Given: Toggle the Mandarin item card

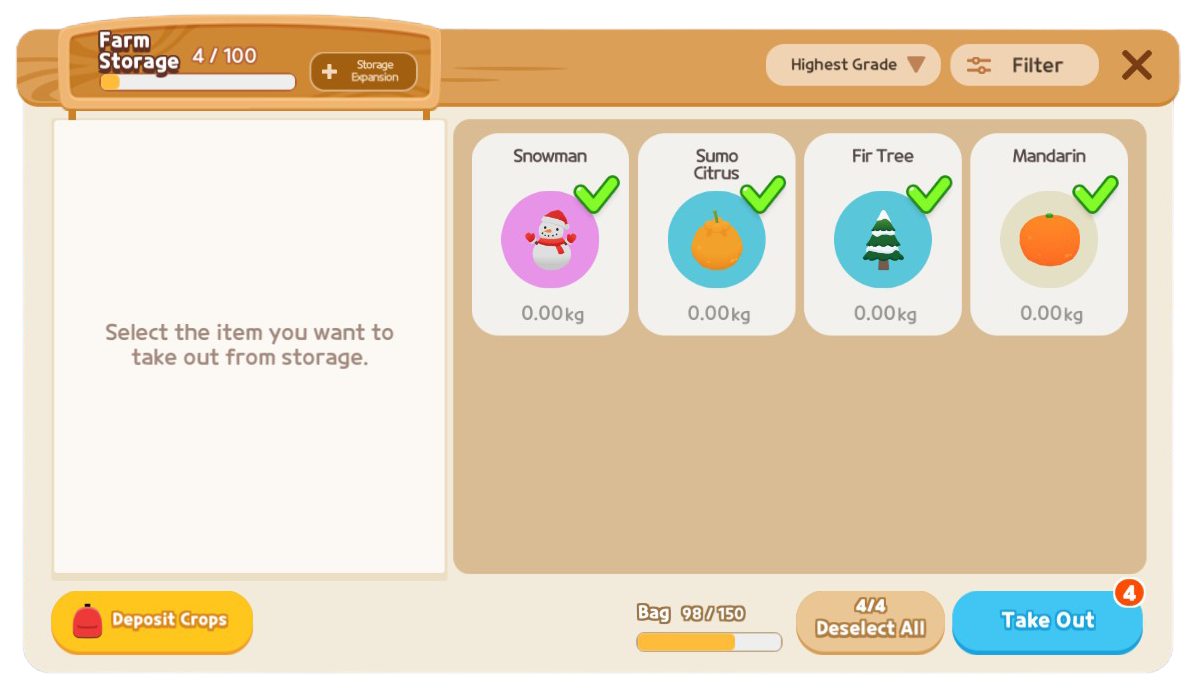Looking at the screenshot, I should click(x=1048, y=235).
